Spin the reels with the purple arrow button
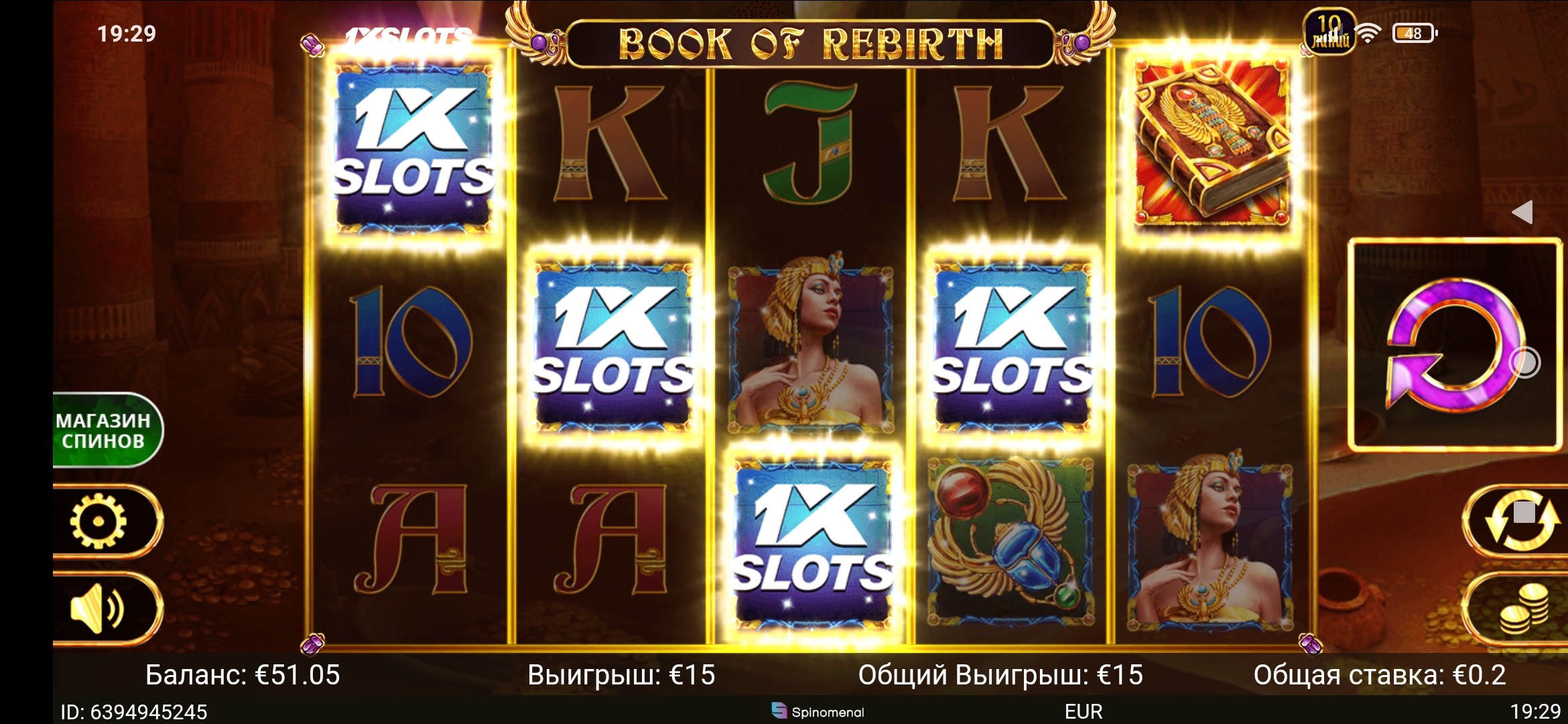The height and width of the screenshot is (724, 1568). pyautogui.click(x=1453, y=345)
